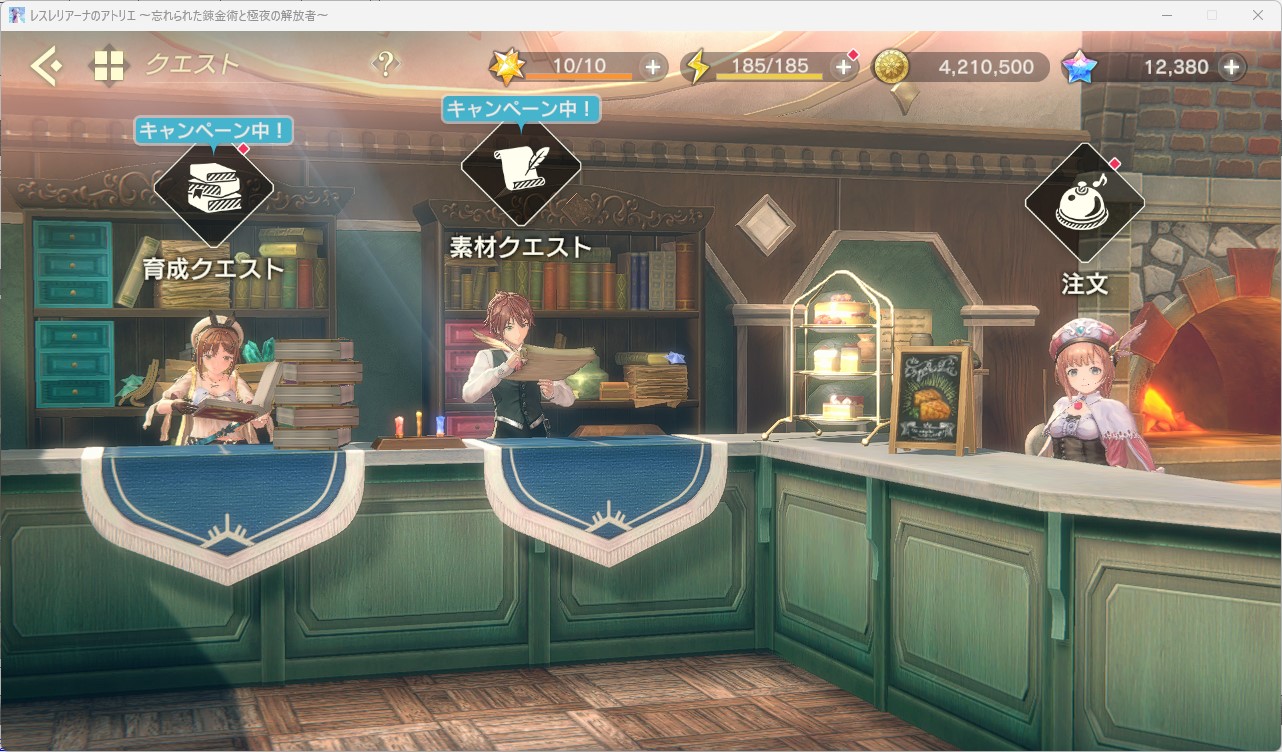Add to the 10/10 star gauge
This screenshot has height=752, width=1282.
pyautogui.click(x=653, y=67)
